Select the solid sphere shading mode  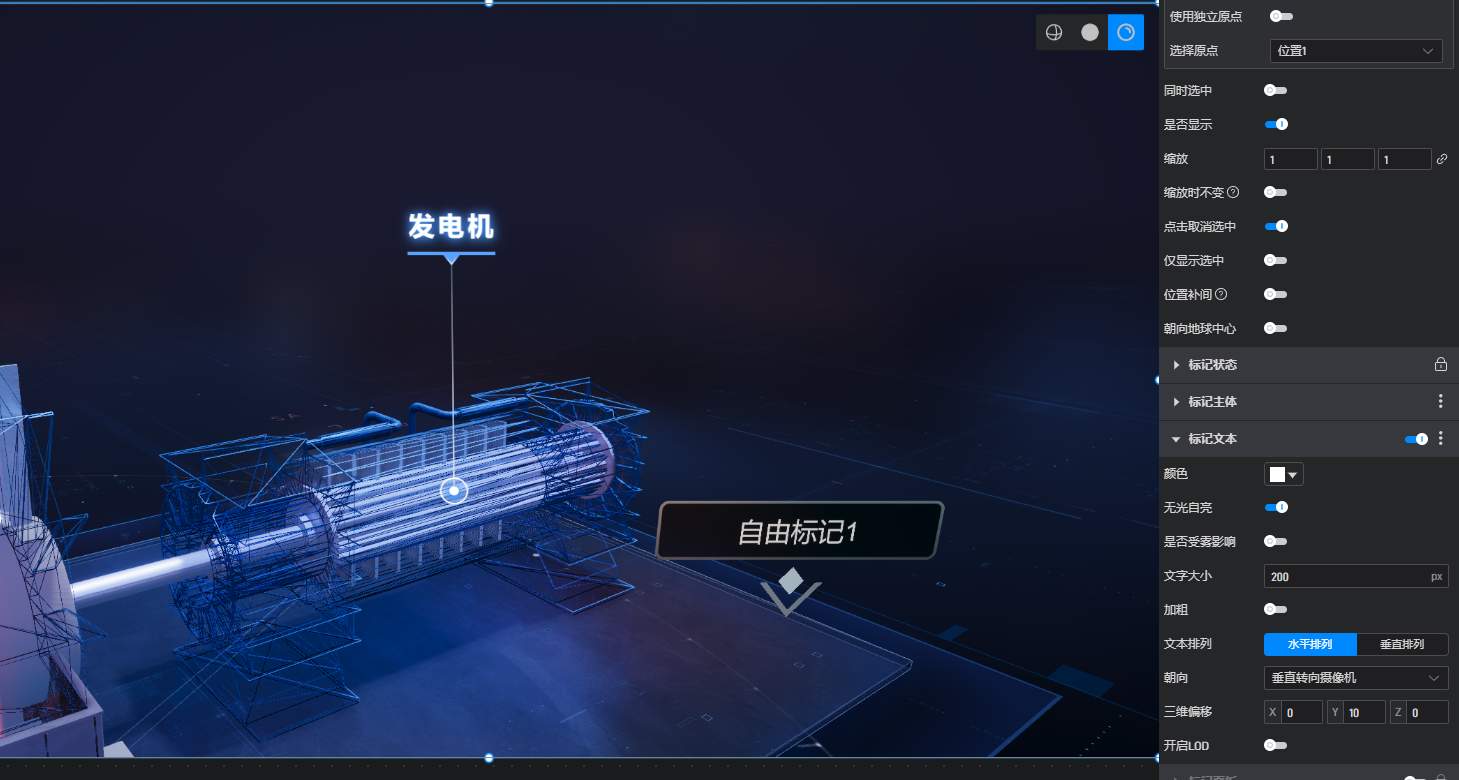[x=1090, y=33]
